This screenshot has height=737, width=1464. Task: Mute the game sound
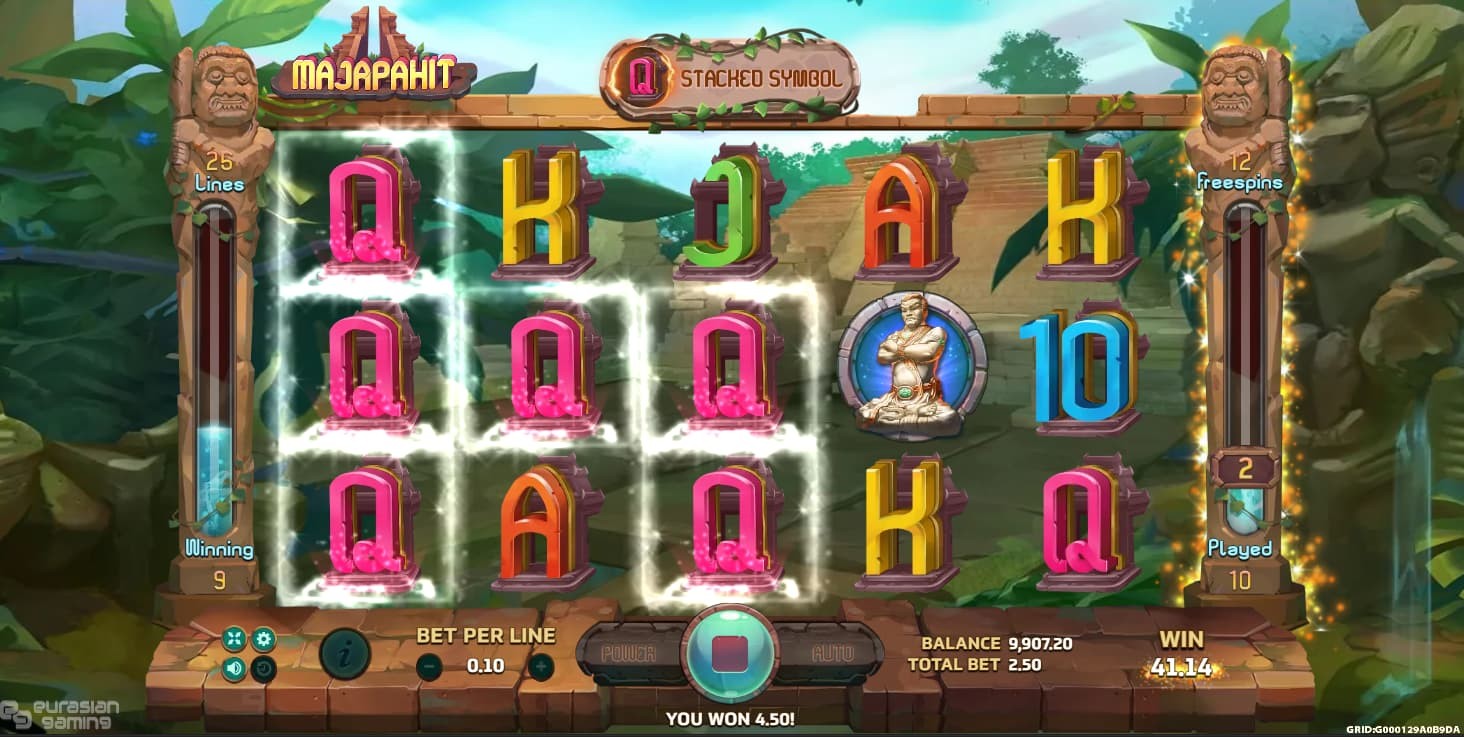point(235,668)
